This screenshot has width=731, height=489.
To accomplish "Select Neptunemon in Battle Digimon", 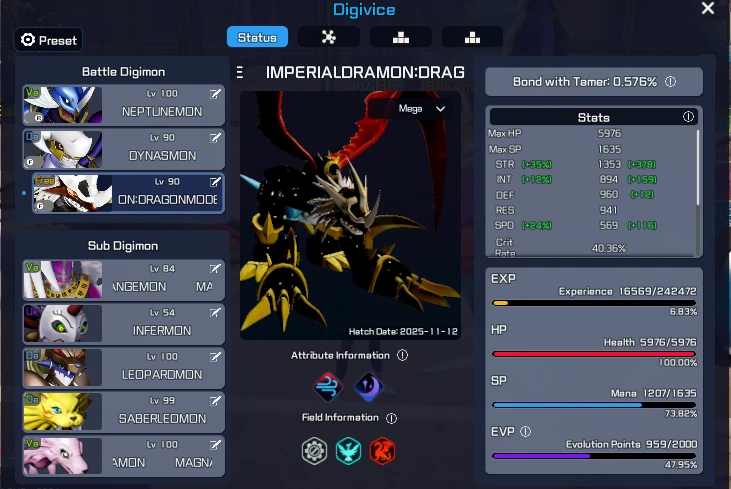I will click(x=123, y=105).
